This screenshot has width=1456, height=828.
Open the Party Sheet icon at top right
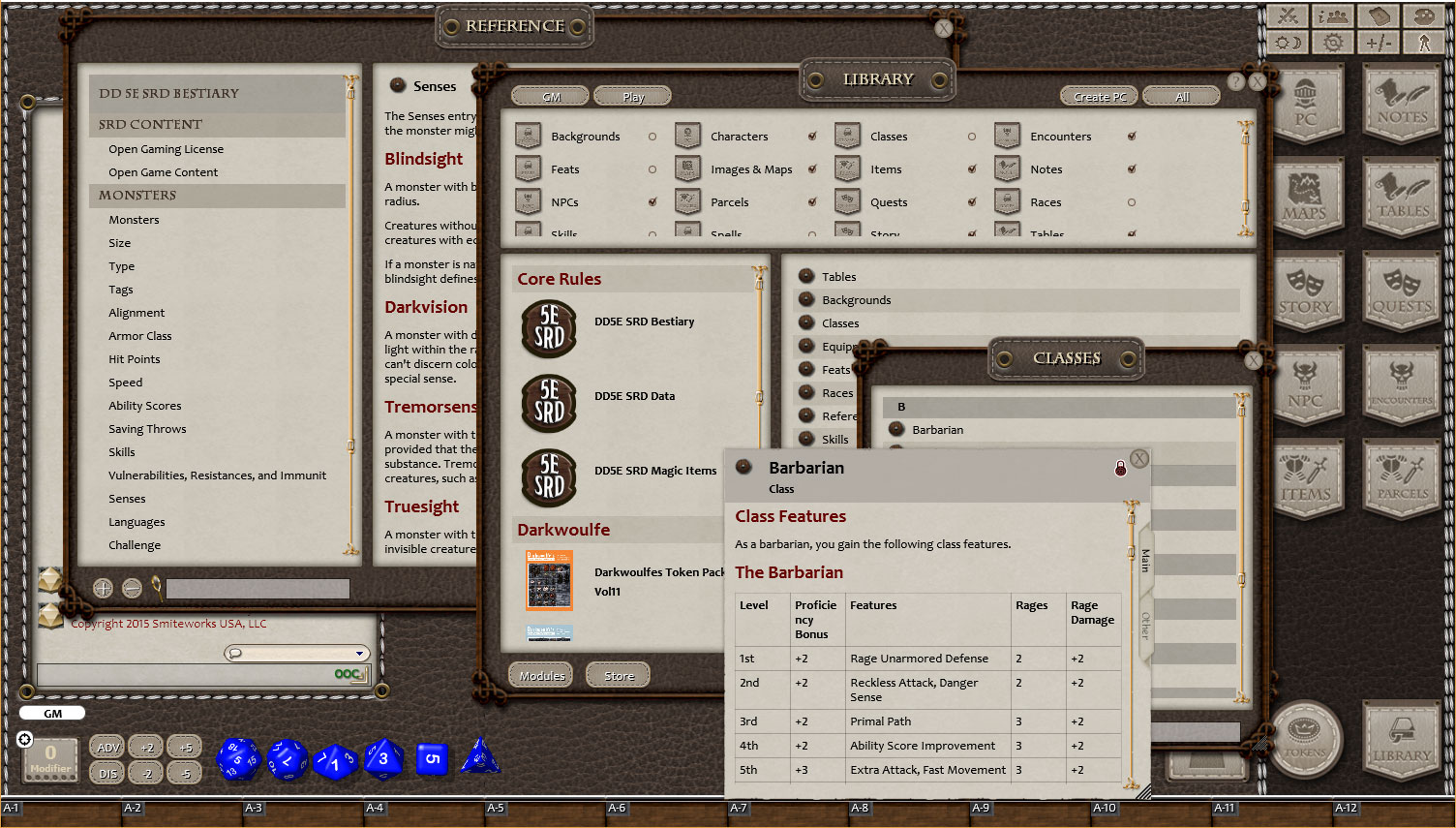click(1333, 15)
